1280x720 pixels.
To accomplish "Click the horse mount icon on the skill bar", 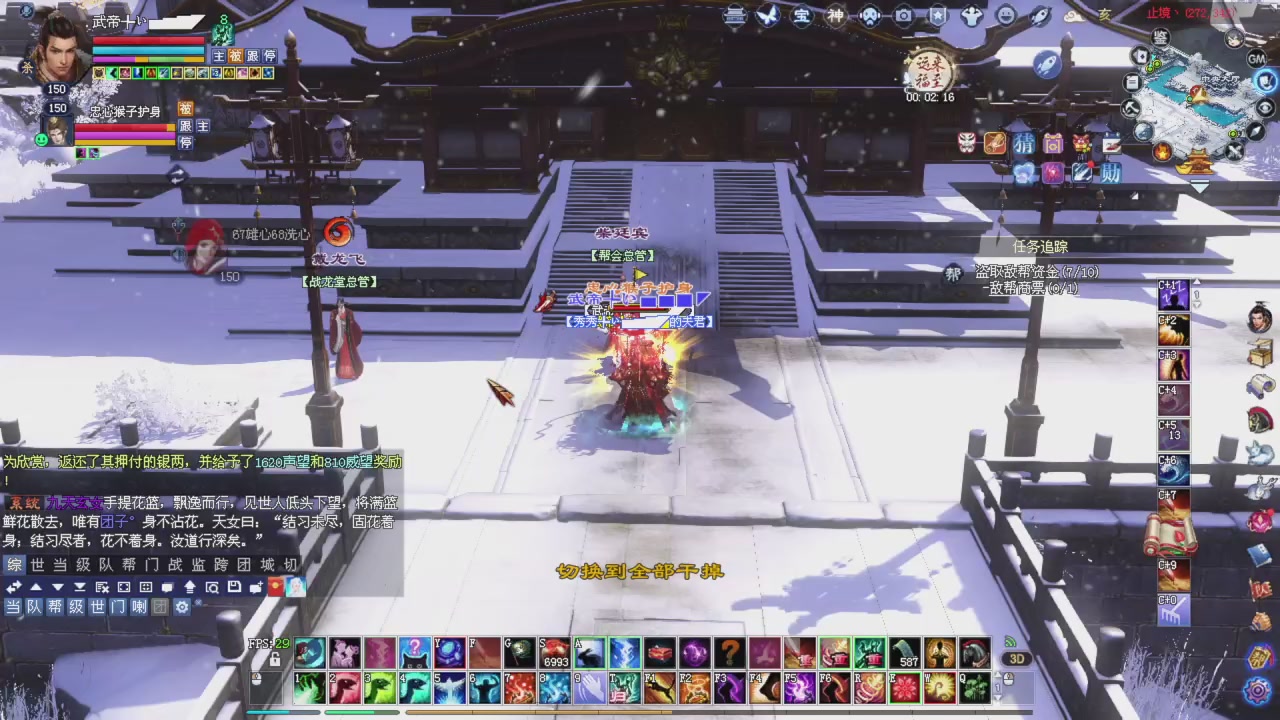I will 975,652.
